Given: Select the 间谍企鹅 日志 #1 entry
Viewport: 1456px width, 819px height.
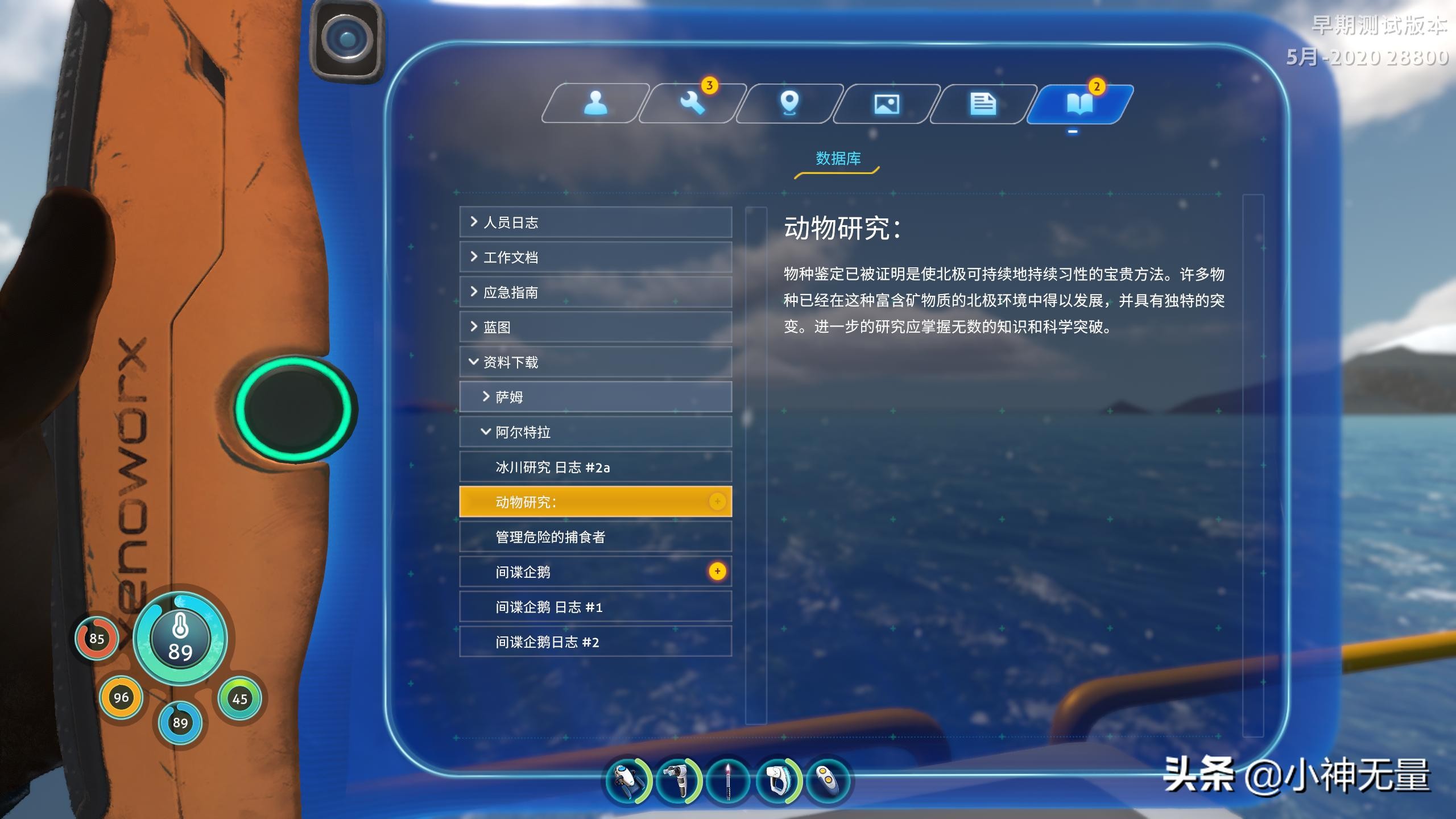Looking at the screenshot, I should click(595, 607).
